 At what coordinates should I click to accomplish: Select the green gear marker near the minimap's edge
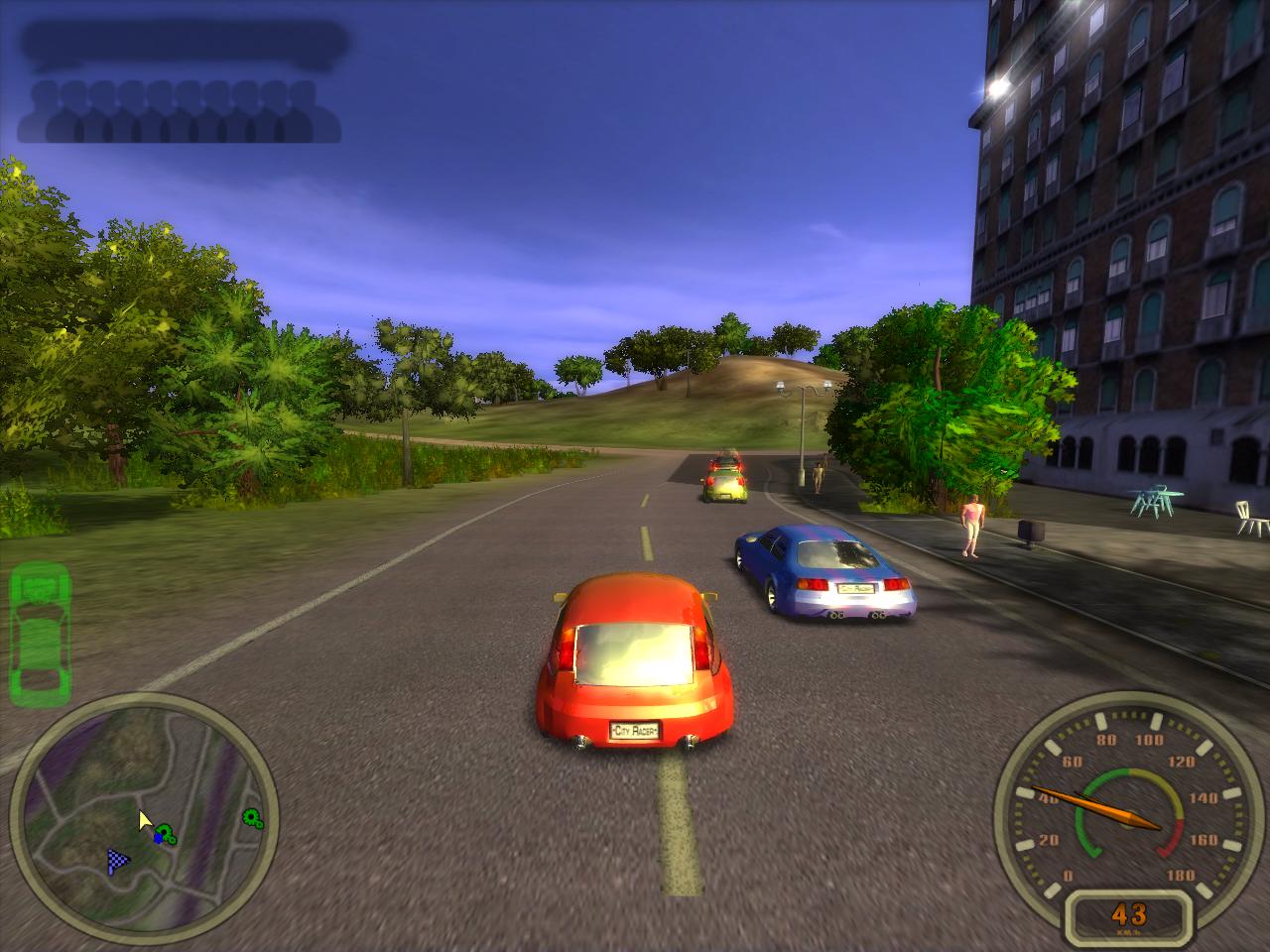[x=252, y=818]
